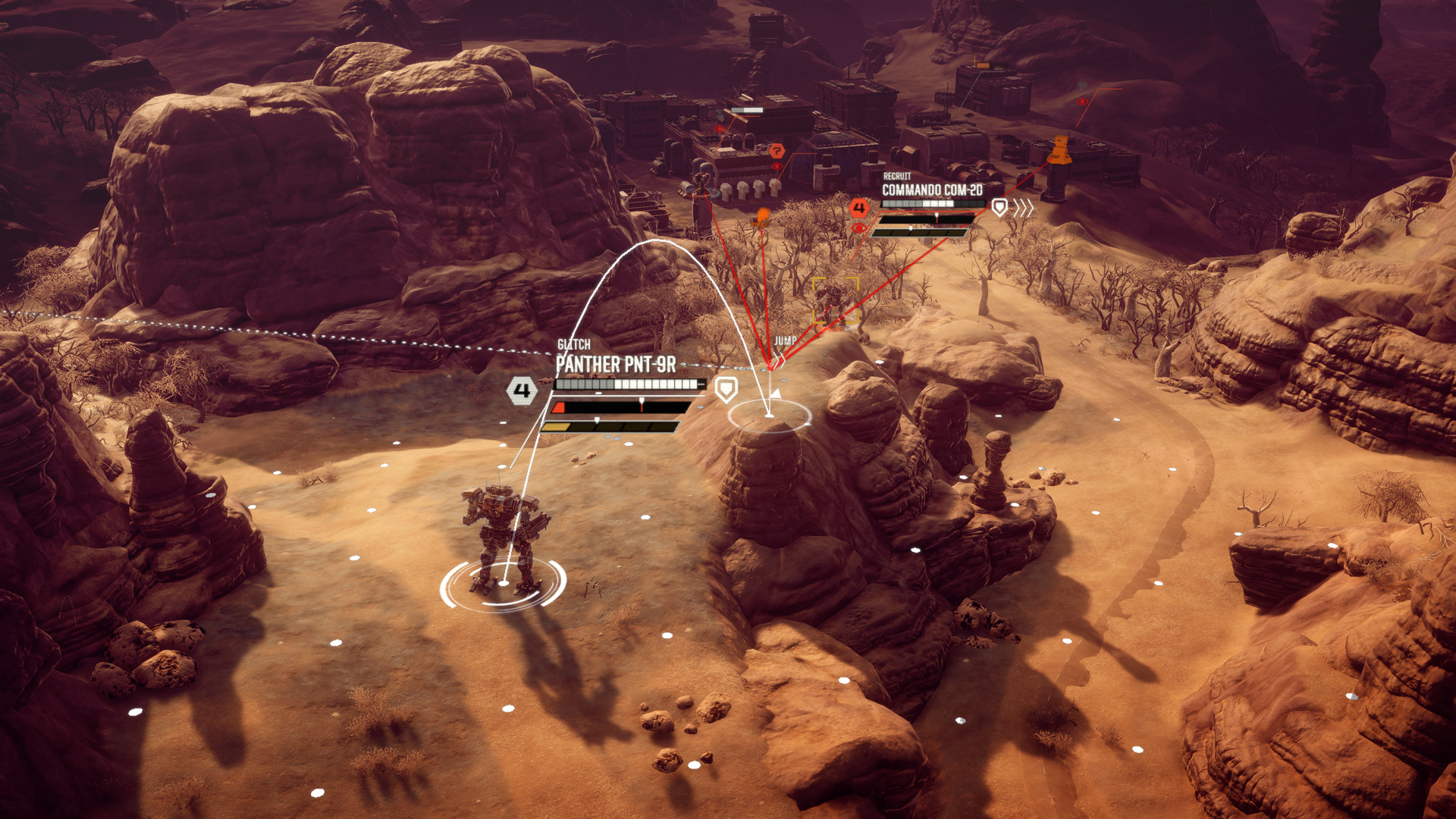Screen dimensions: 1456x819
Task: Expand the double chevrons under the JUMP label
Action: pyautogui.click(x=780, y=359)
